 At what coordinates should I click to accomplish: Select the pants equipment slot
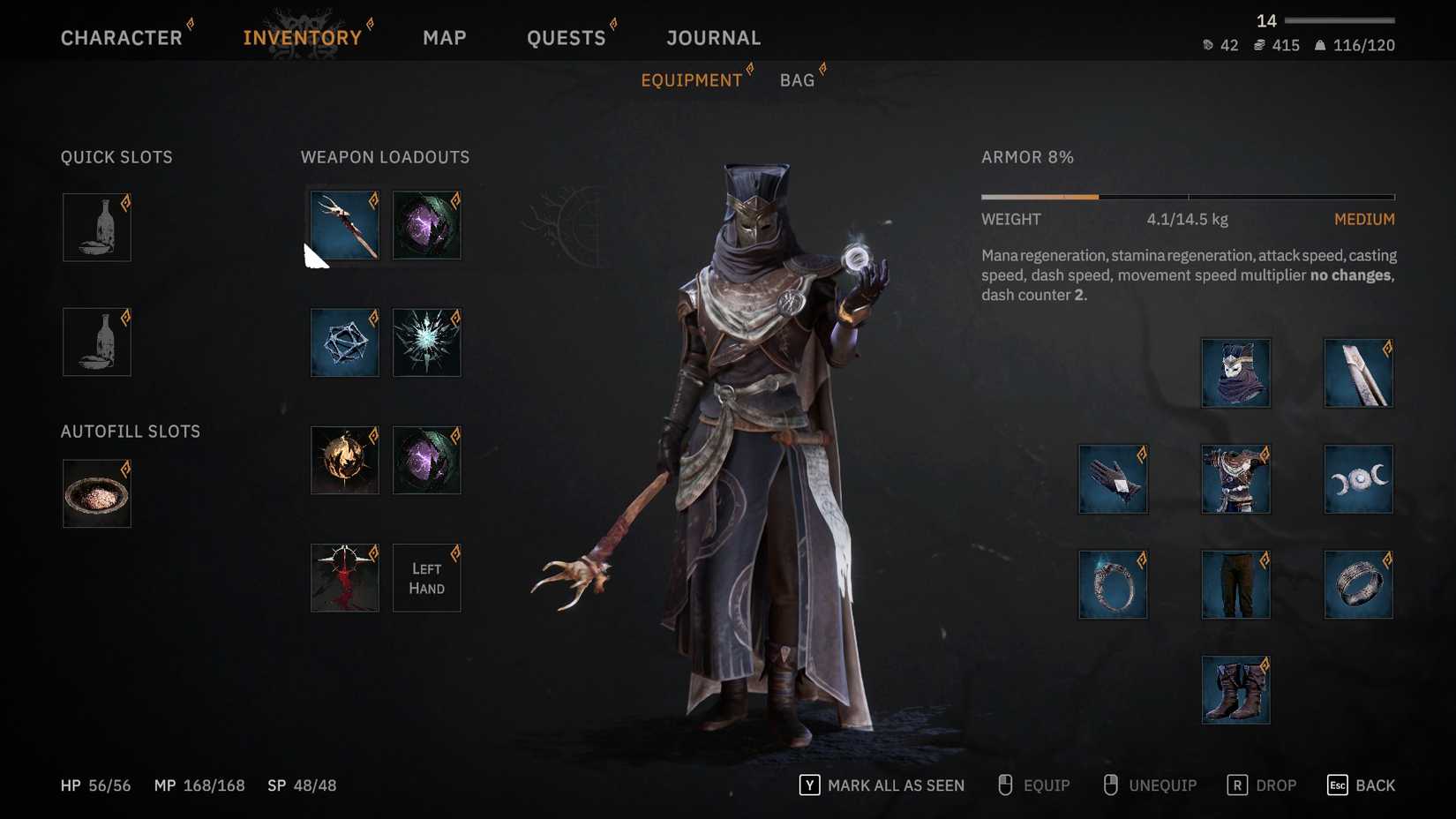(x=1235, y=584)
